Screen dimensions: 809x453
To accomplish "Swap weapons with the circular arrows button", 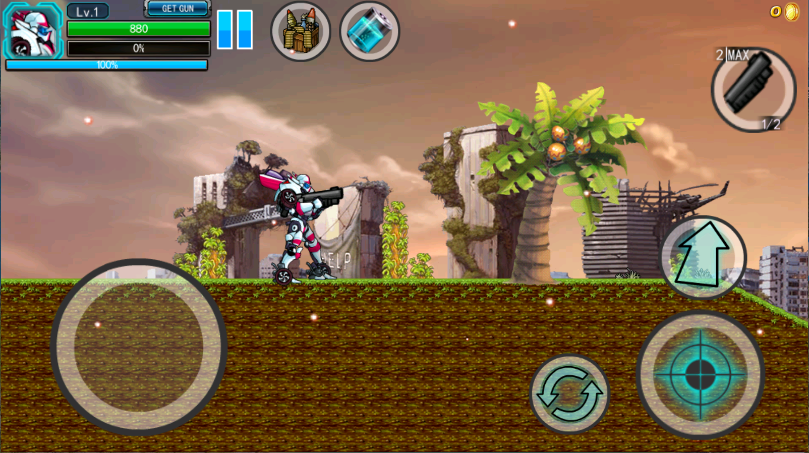I will [x=570, y=394].
